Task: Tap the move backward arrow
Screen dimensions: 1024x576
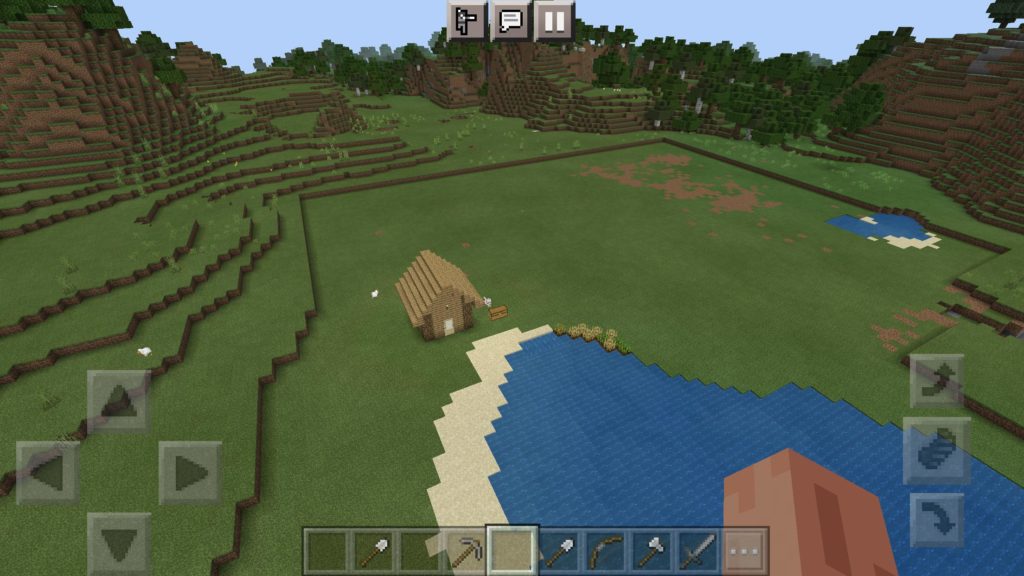Action: (x=119, y=543)
